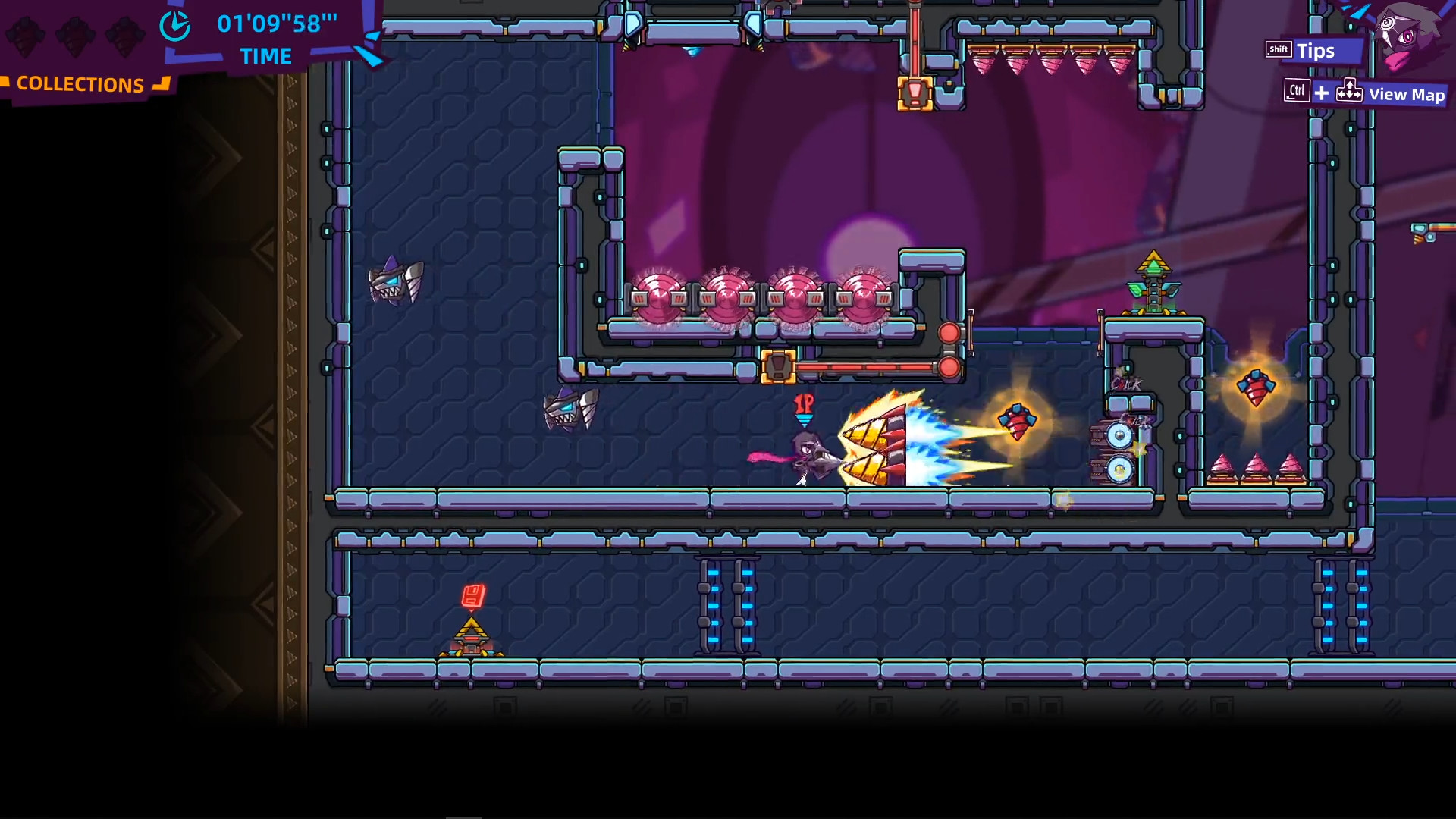
Task: Select the TIME label on the HUD
Action: click(265, 56)
